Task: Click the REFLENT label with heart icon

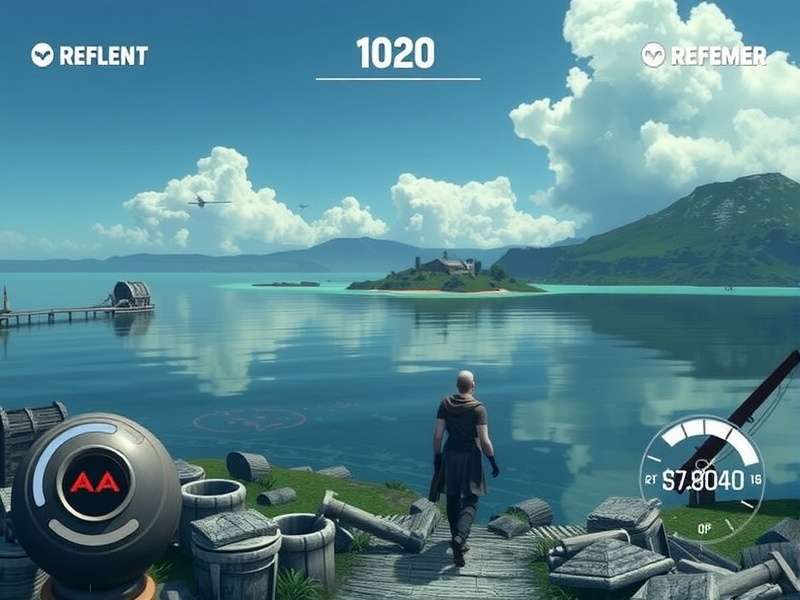Action: [90, 55]
